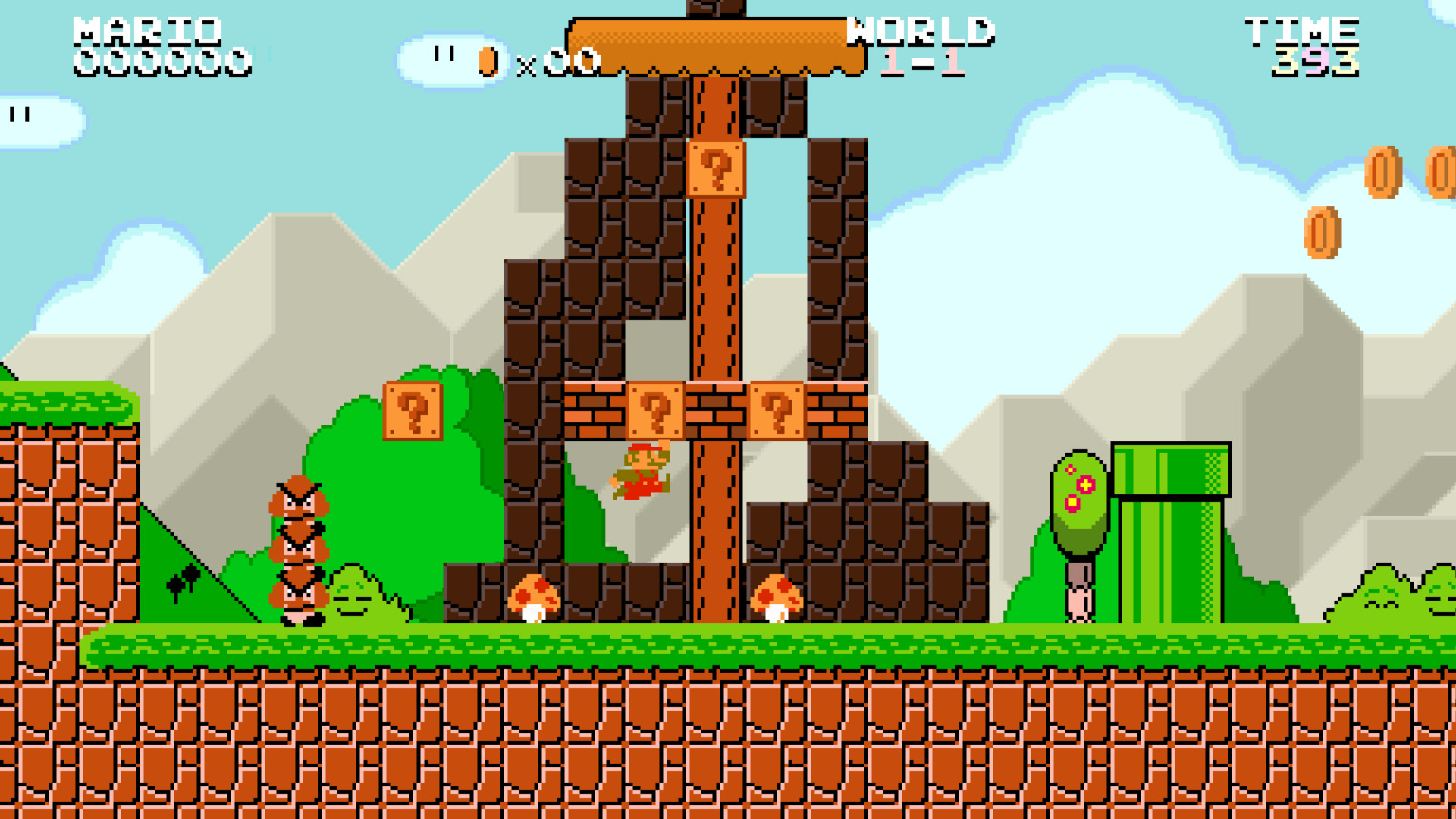The width and height of the screenshot is (1456, 819).
Task: Click the coin icon in the HUD counter
Action: click(x=489, y=61)
